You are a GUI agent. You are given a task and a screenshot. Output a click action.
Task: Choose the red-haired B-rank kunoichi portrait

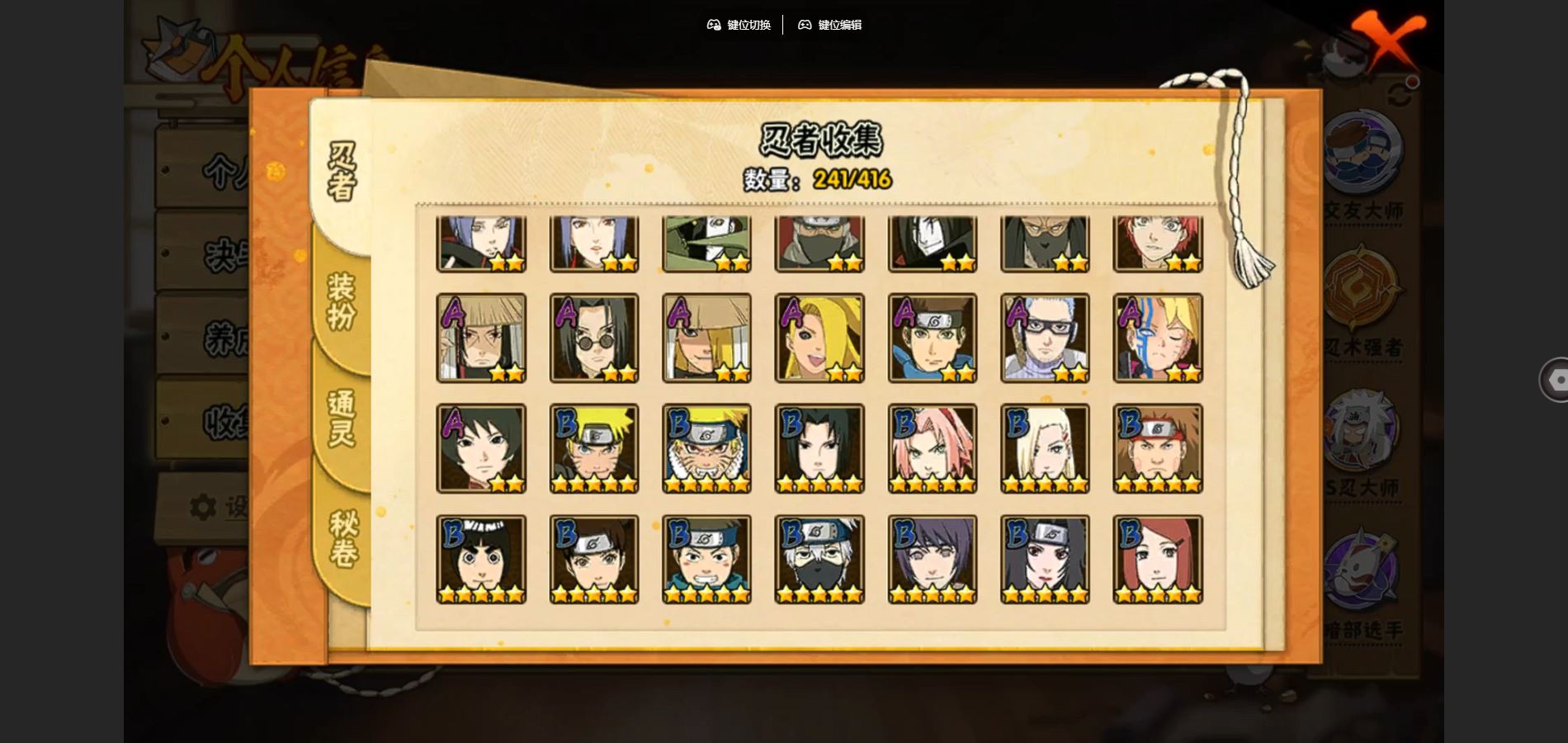(1158, 560)
